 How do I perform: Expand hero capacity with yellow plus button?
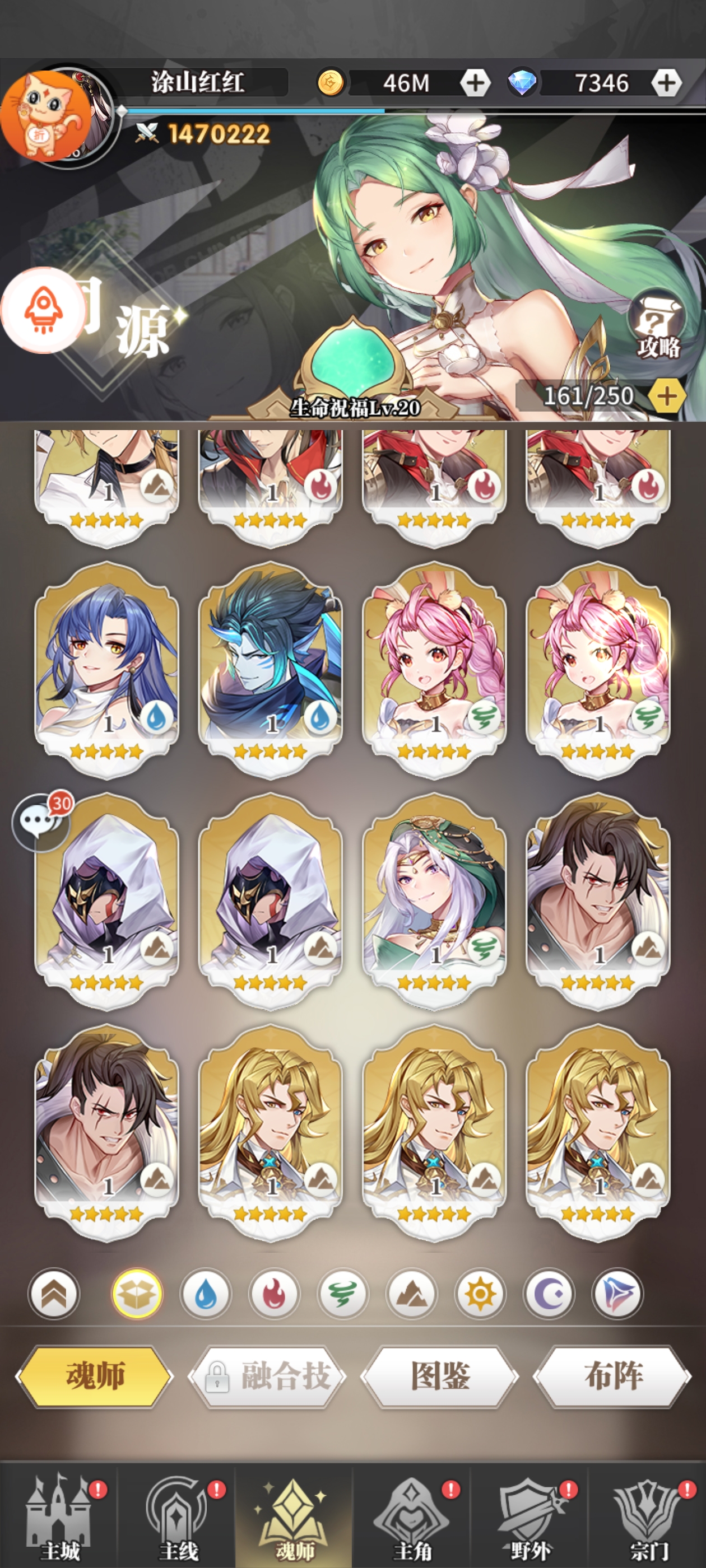pyautogui.click(x=666, y=396)
